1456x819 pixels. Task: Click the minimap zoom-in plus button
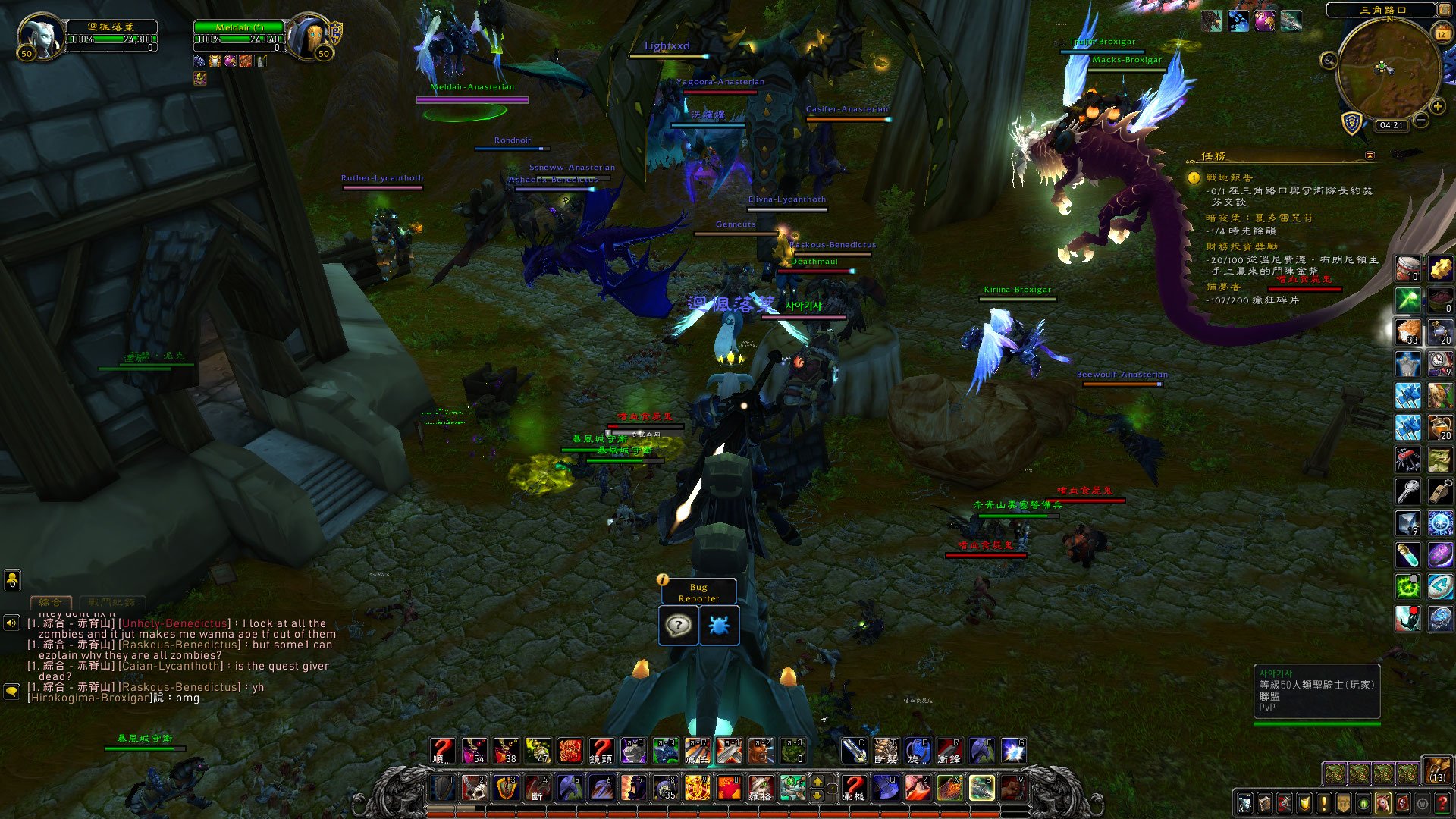click(1437, 107)
